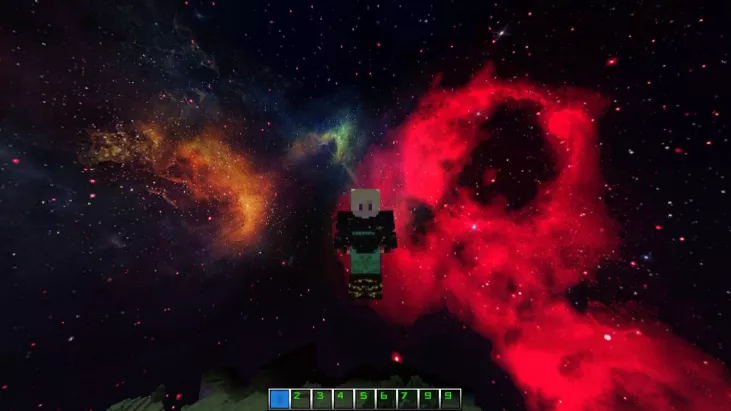Switch to hotbar slot number 4
The height and width of the screenshot is (411, 731).
tap(342, 399)
